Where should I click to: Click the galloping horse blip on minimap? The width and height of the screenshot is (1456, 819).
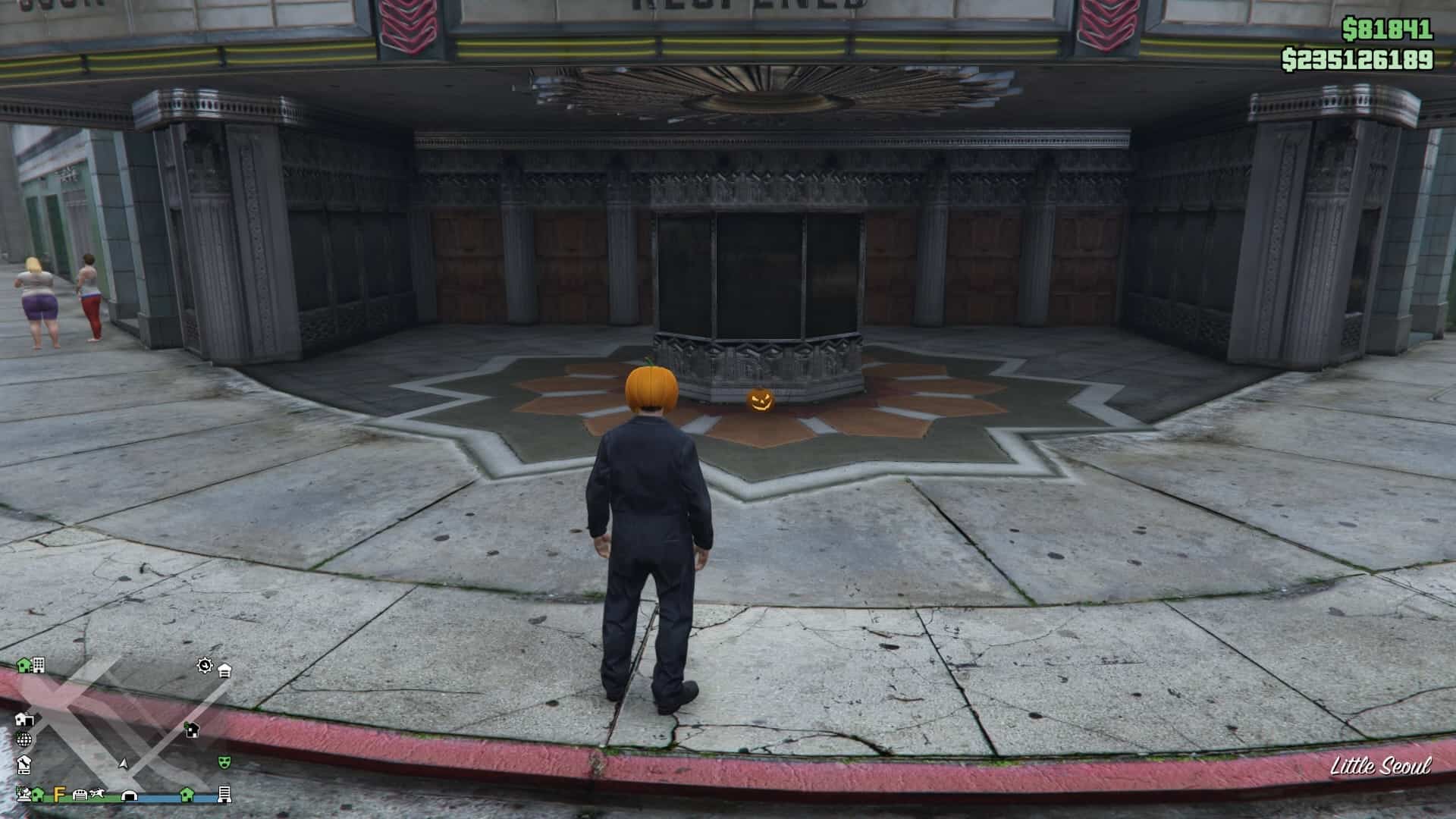coord(96,794)
